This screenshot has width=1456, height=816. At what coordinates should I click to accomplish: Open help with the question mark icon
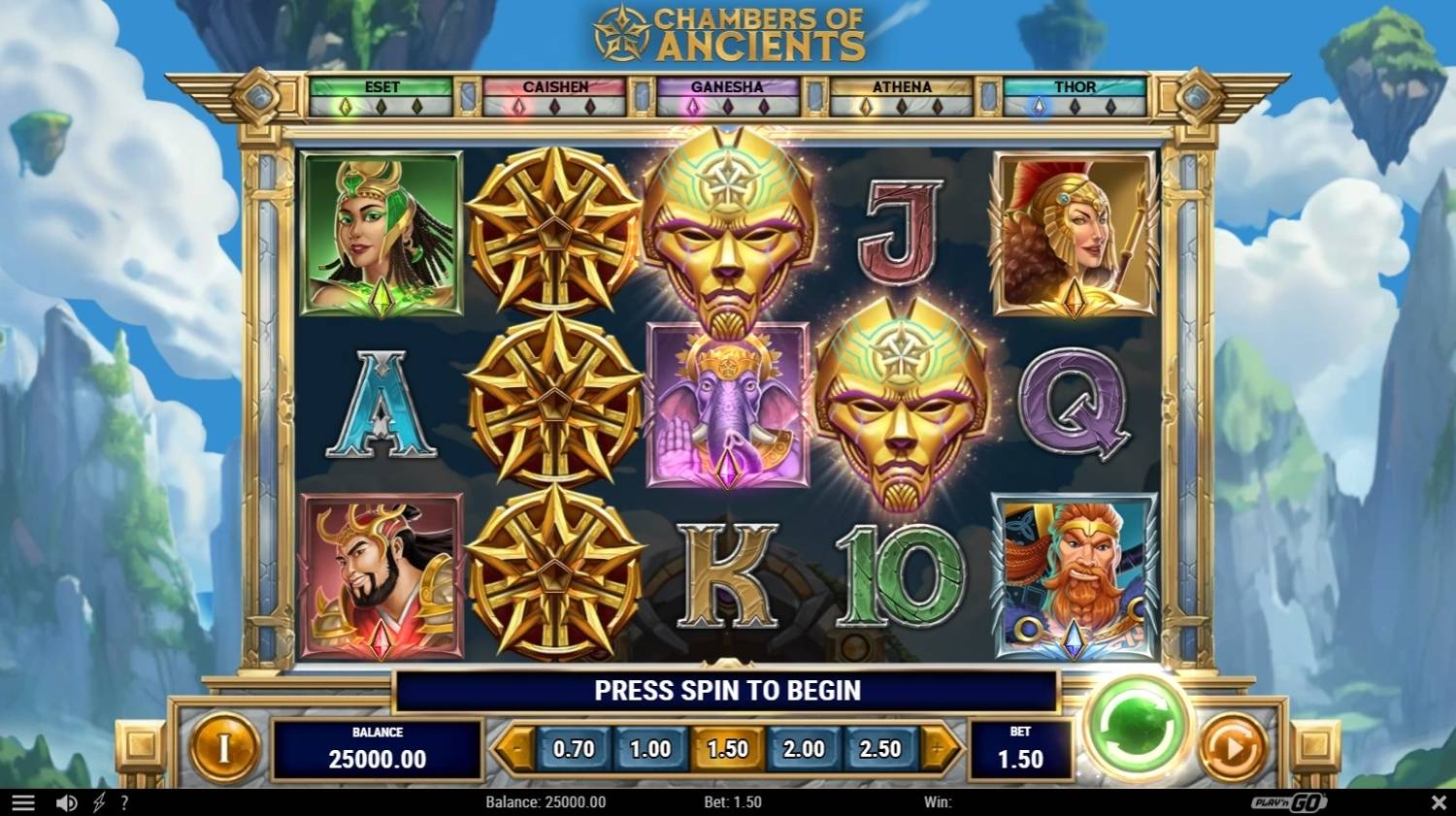[123, 801]
